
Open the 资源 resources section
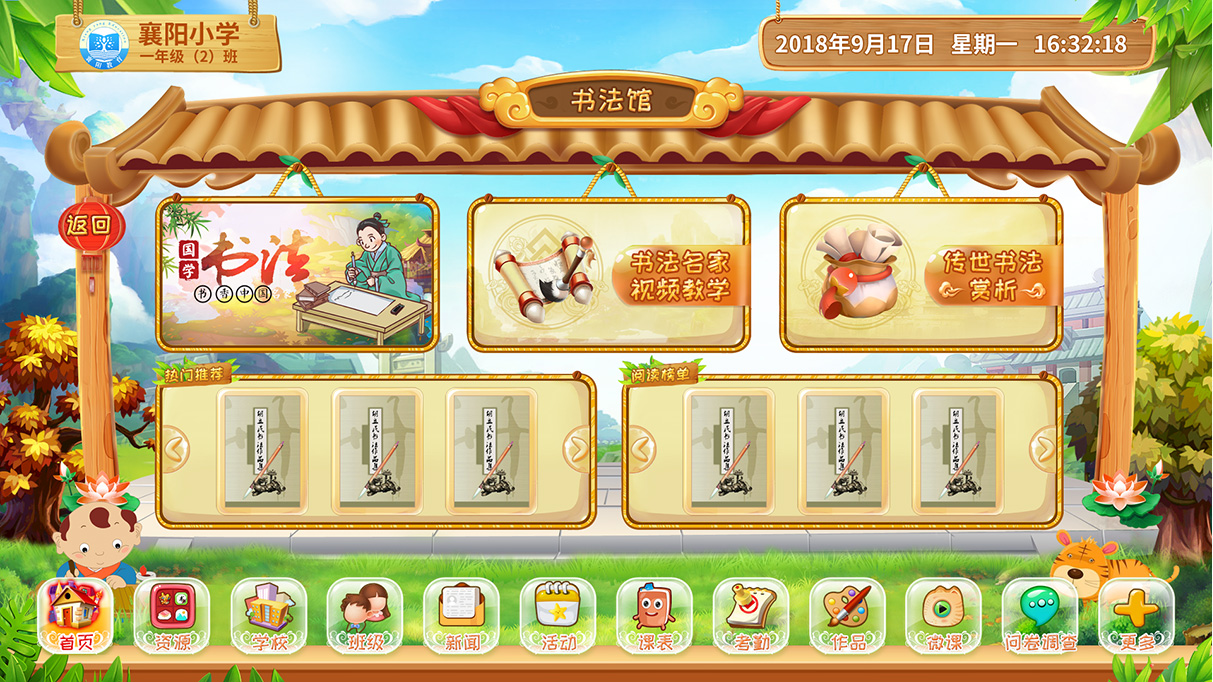[172, 616]
